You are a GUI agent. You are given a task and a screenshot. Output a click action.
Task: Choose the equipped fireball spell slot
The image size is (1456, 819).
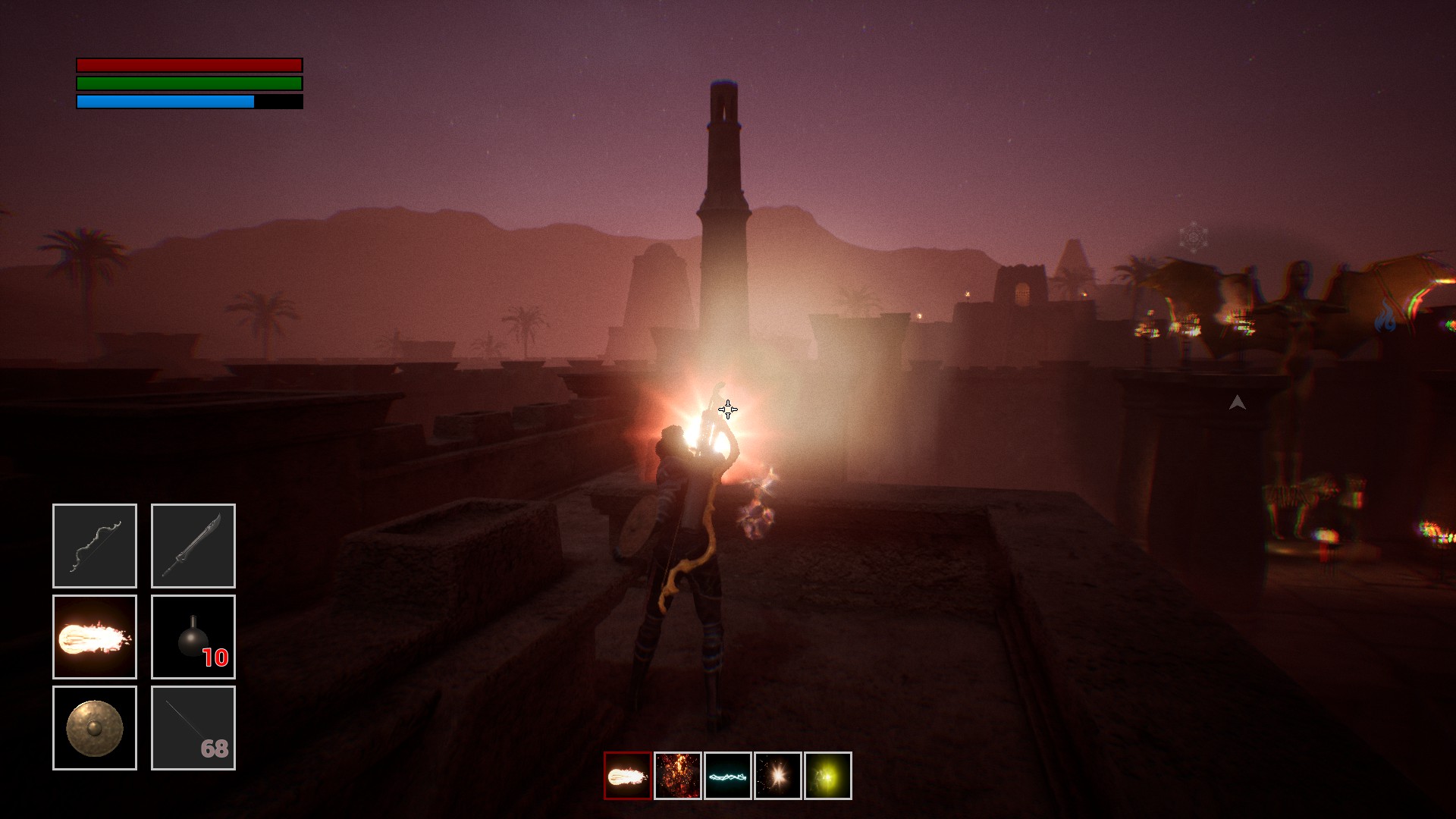(95, 637)
